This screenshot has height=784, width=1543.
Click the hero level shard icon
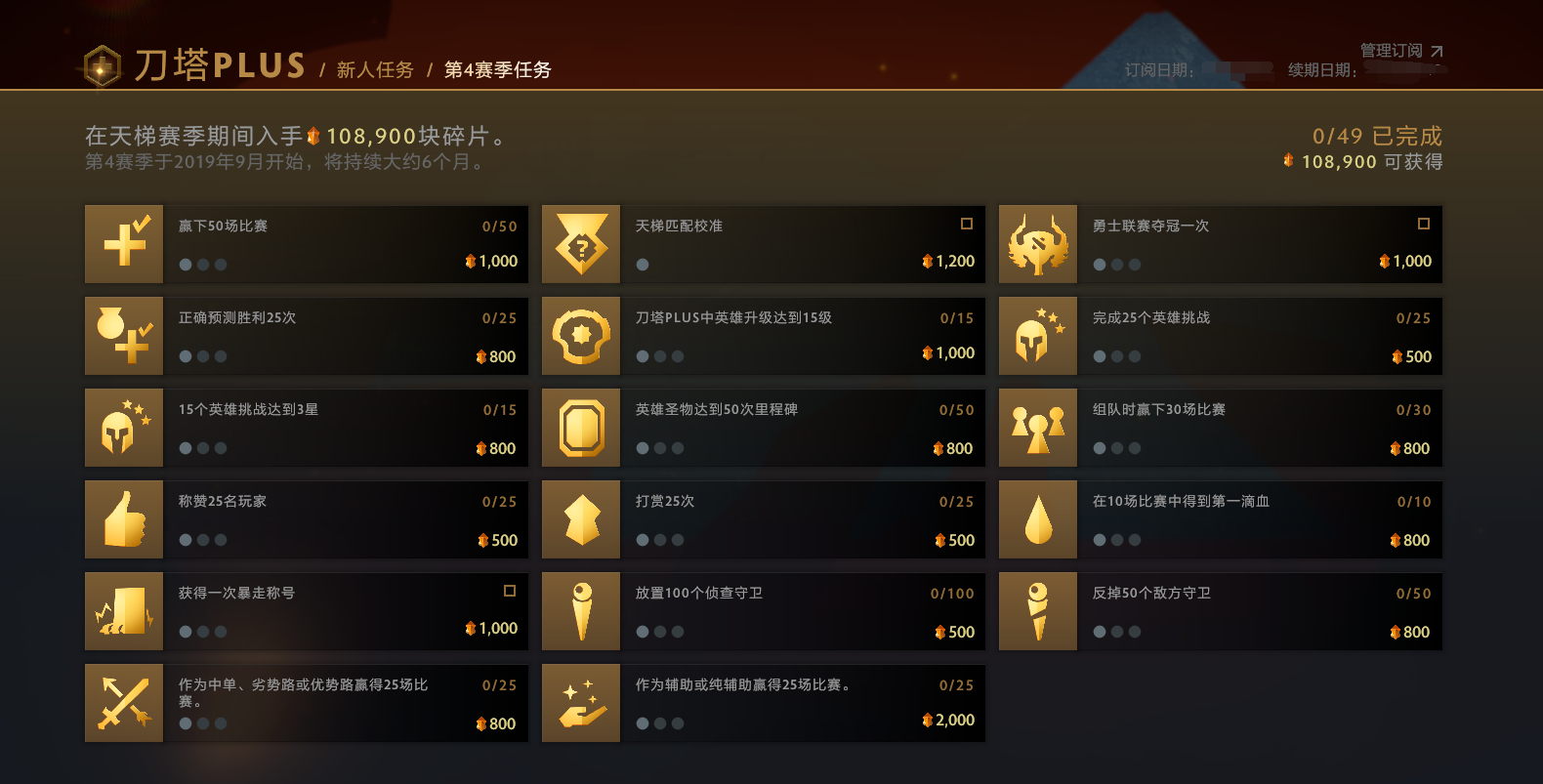point(581,336)
